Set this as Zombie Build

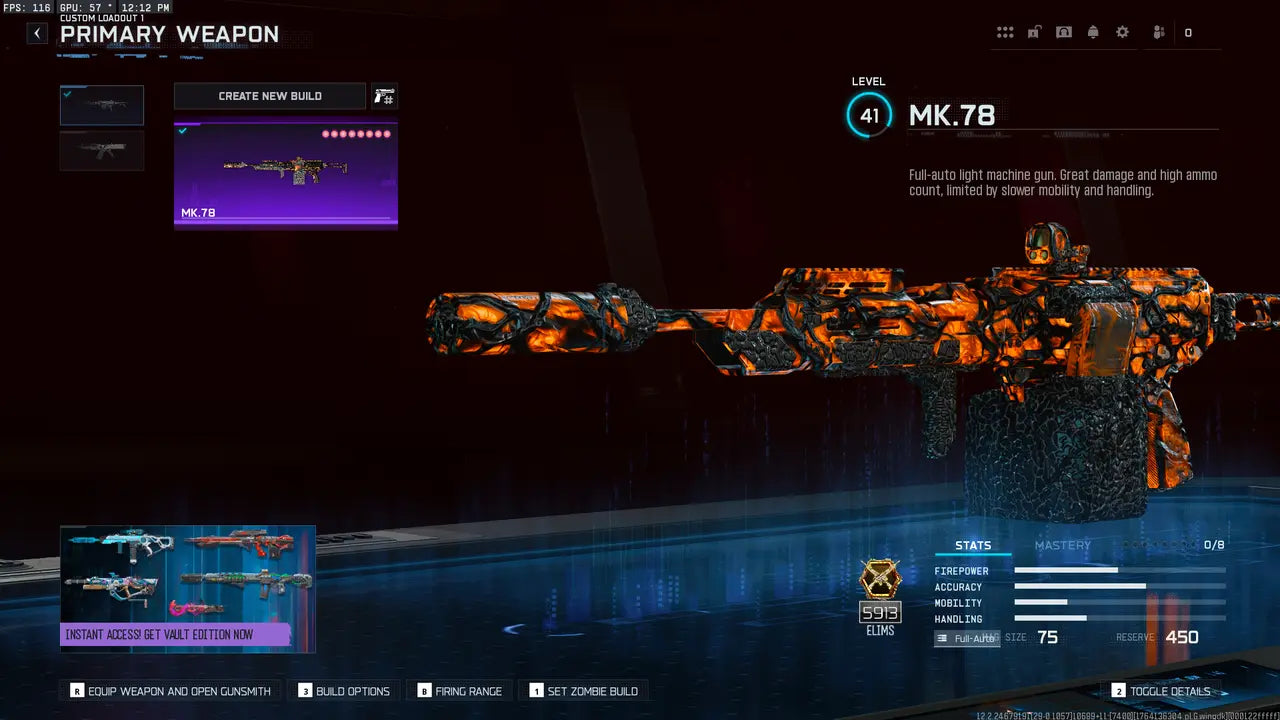point(584,691)
